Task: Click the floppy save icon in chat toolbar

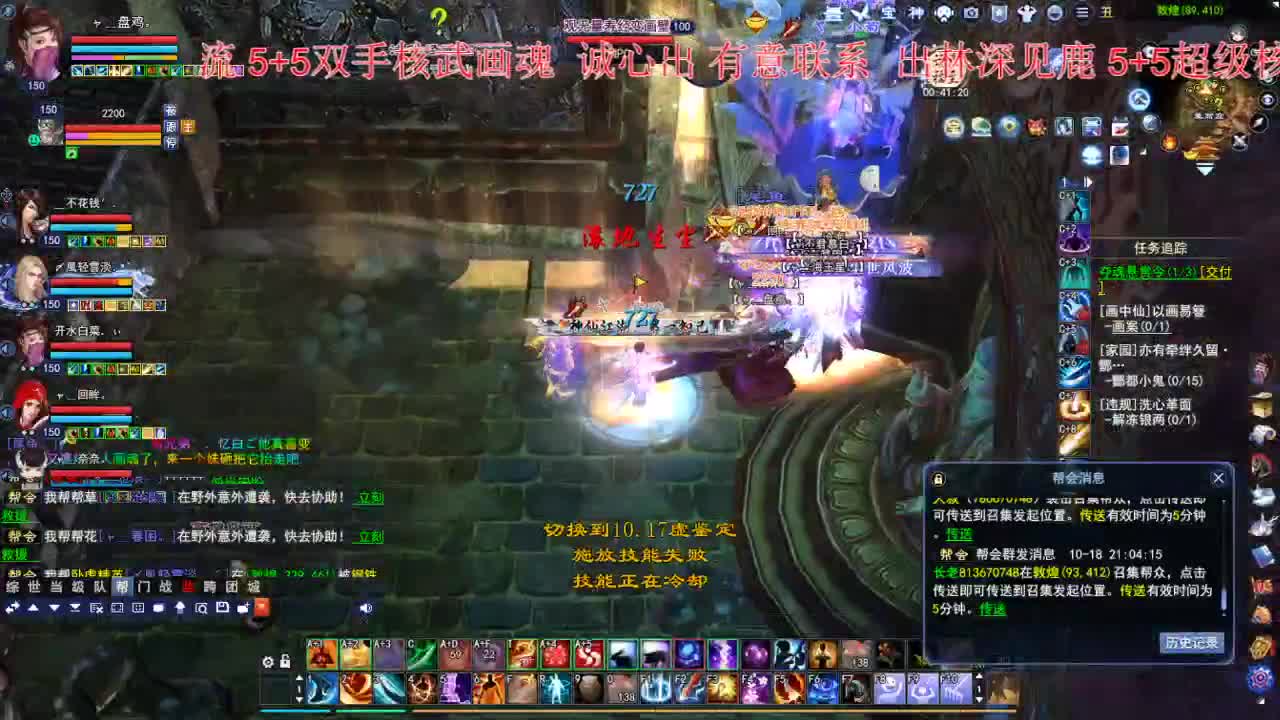Action: [222, 606]
